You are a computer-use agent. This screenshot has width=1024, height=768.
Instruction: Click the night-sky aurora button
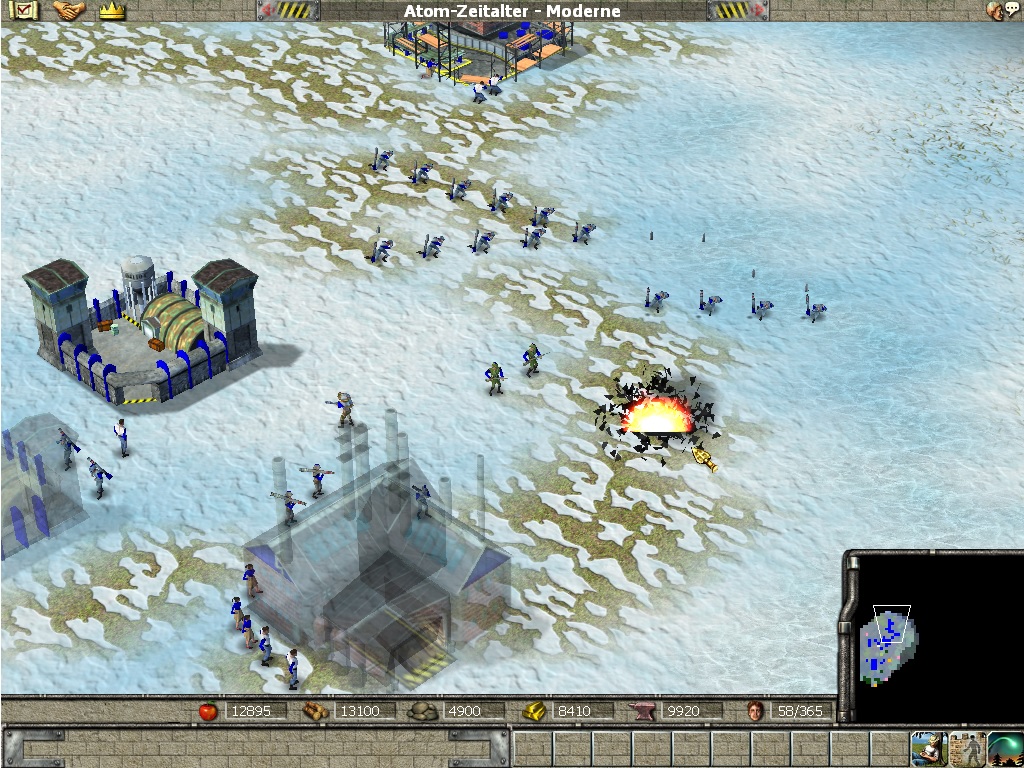(1005, 748)
